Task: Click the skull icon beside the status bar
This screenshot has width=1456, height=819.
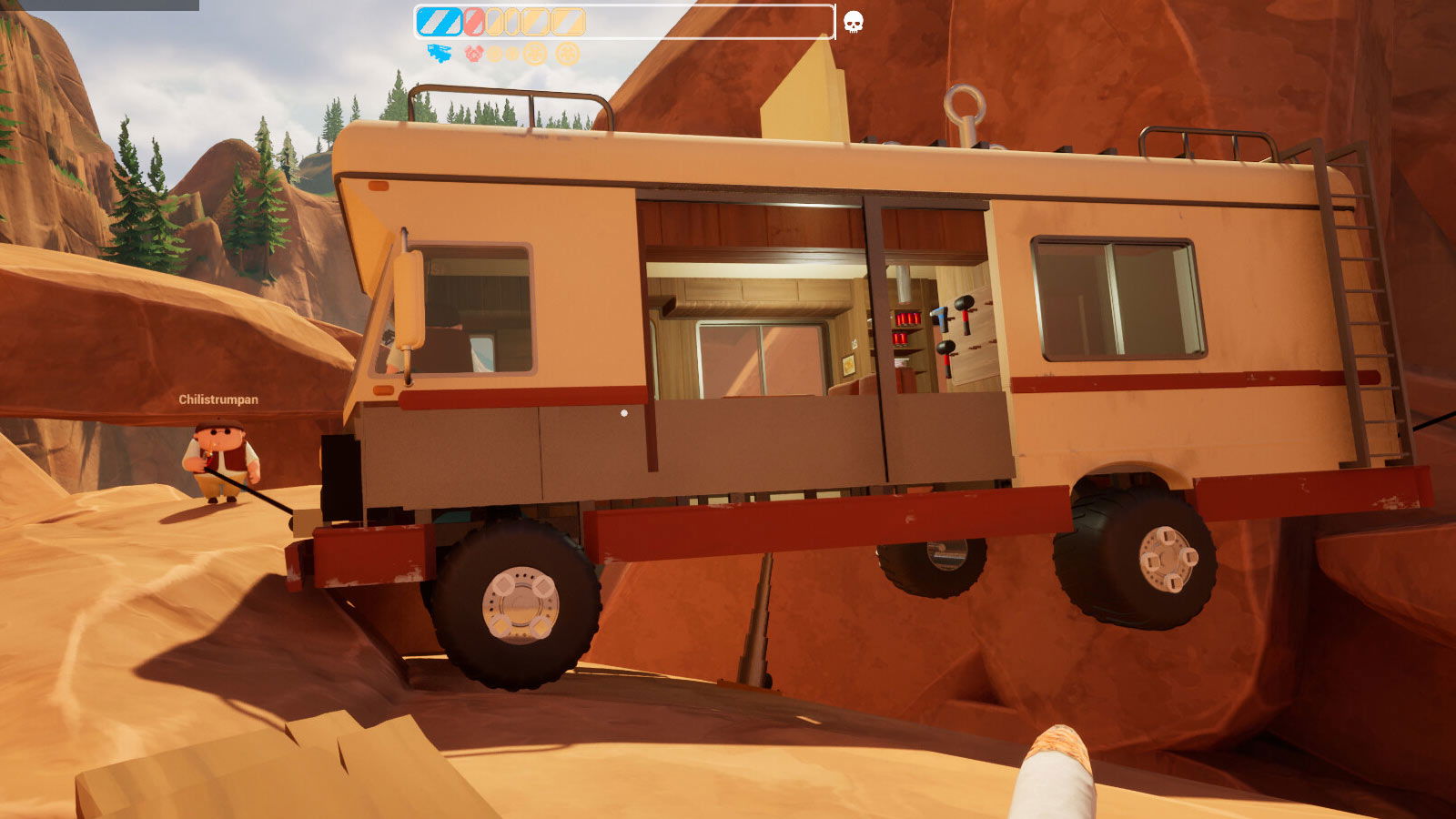Action: [853, 20]
